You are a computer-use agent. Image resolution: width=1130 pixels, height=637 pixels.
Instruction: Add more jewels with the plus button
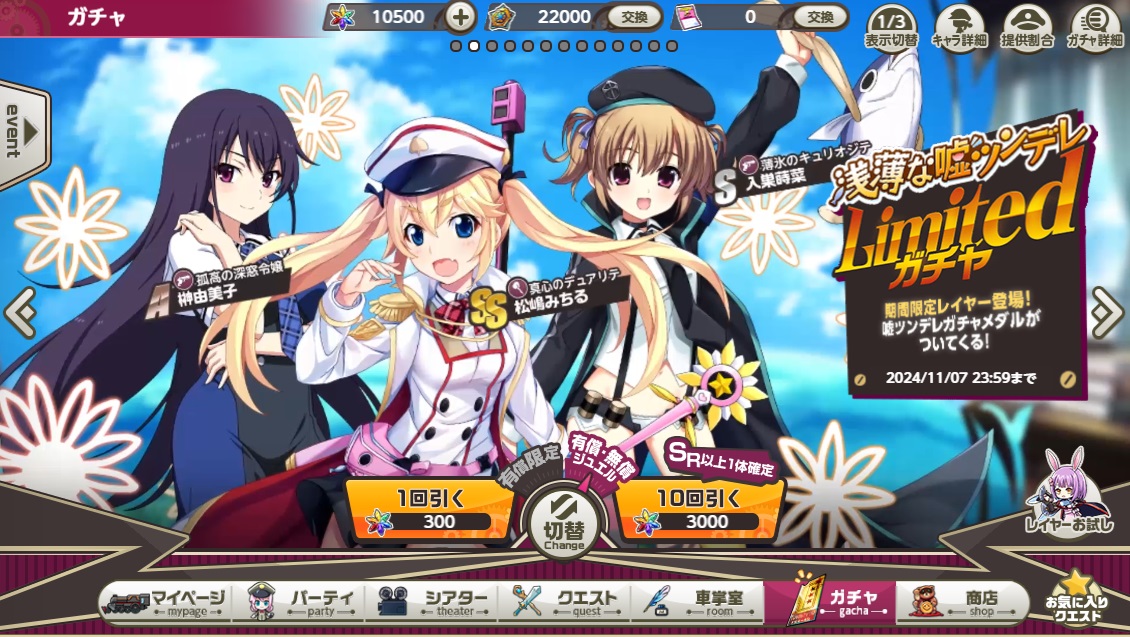(460, 16)
